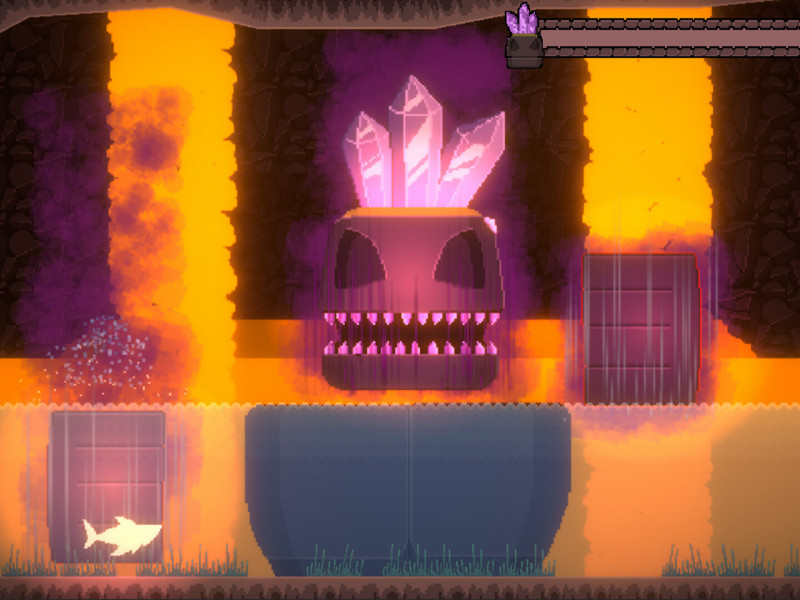
Task: Click the crystal skull boss portrait icon
Action: pyautogui.click(x=523, y=40)
